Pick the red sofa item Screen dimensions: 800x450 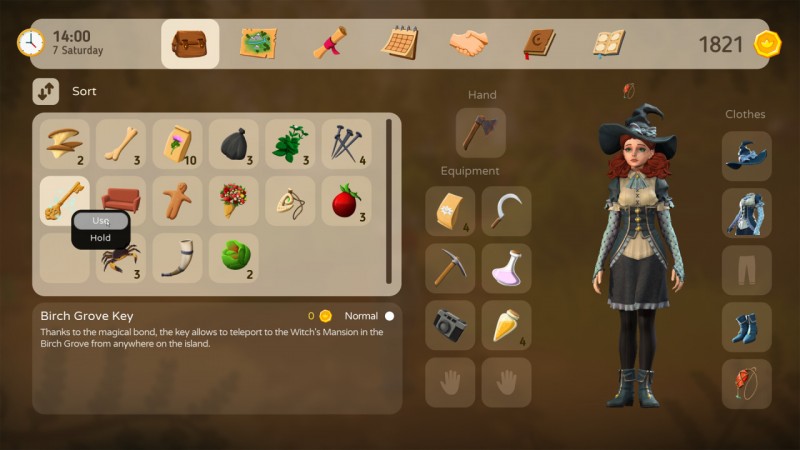pos(121,201)
